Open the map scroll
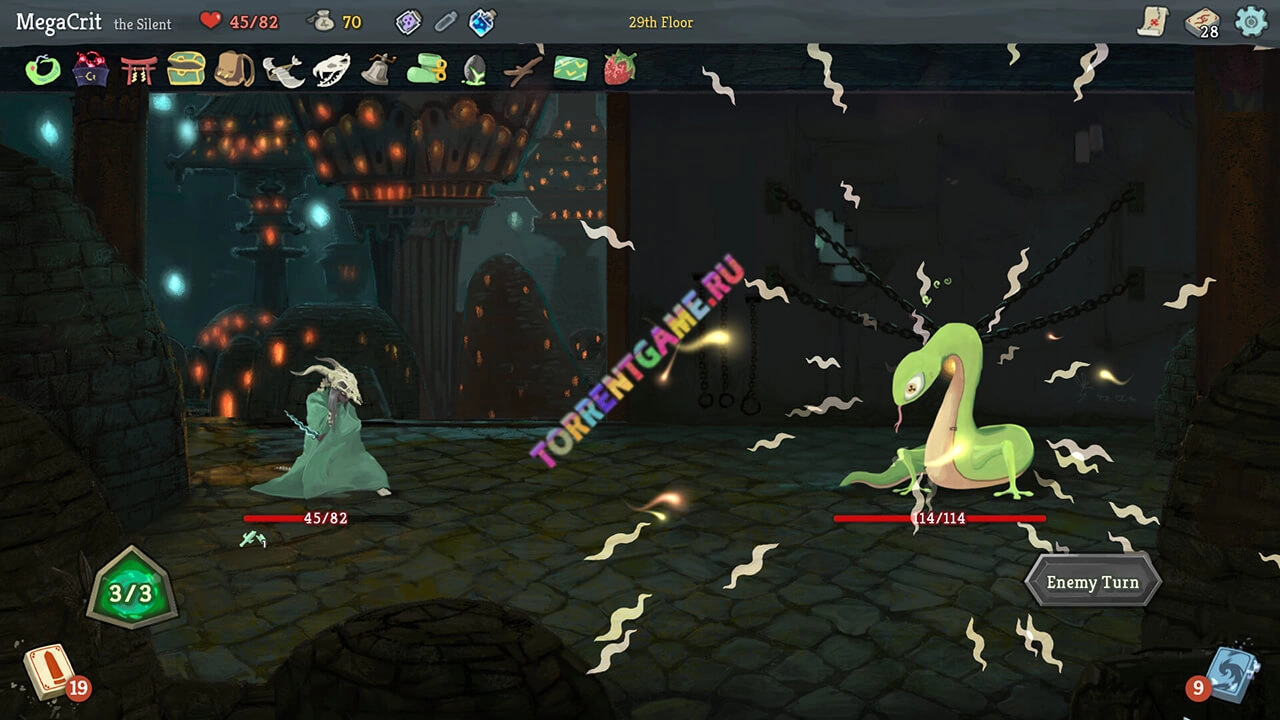This screenshot has width=1280, height=720. click(1153, 21)
